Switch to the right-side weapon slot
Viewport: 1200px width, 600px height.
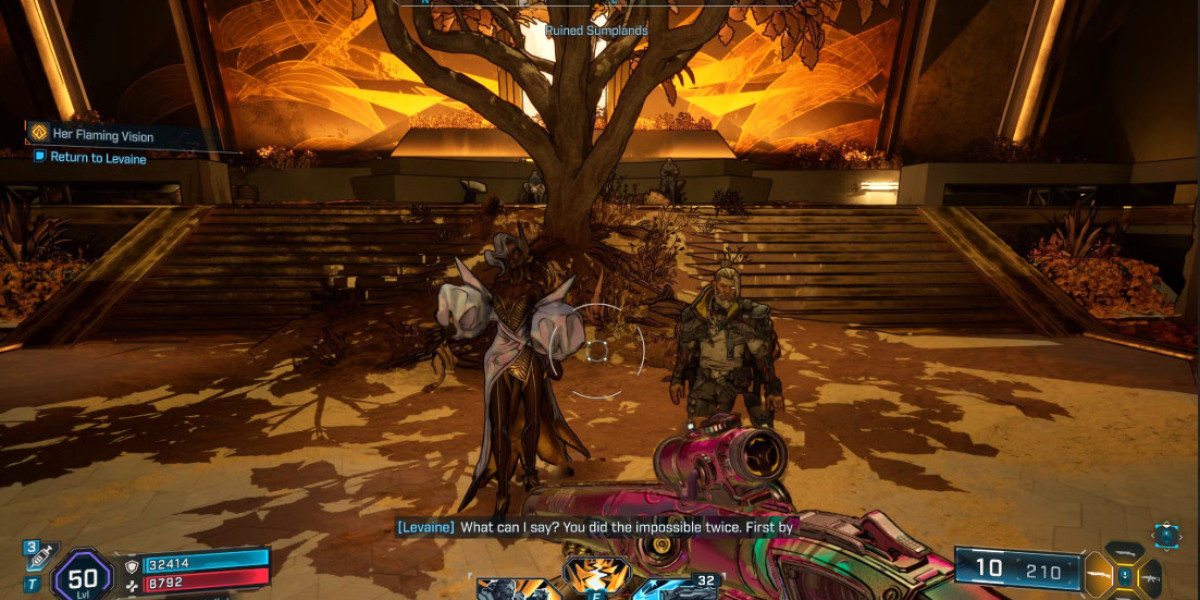(x=1151, y=575)
